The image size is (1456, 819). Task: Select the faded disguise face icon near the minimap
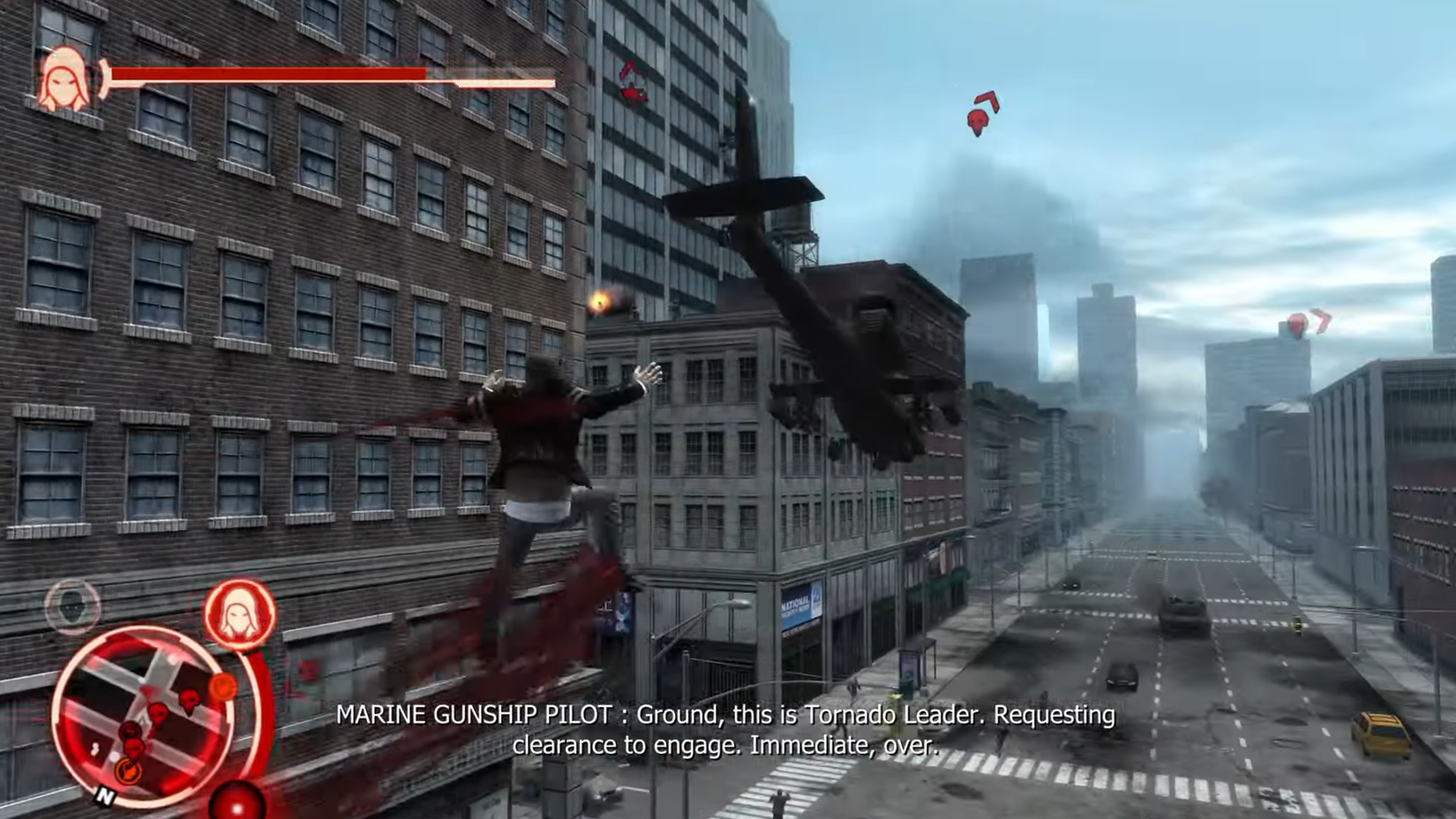72,607
